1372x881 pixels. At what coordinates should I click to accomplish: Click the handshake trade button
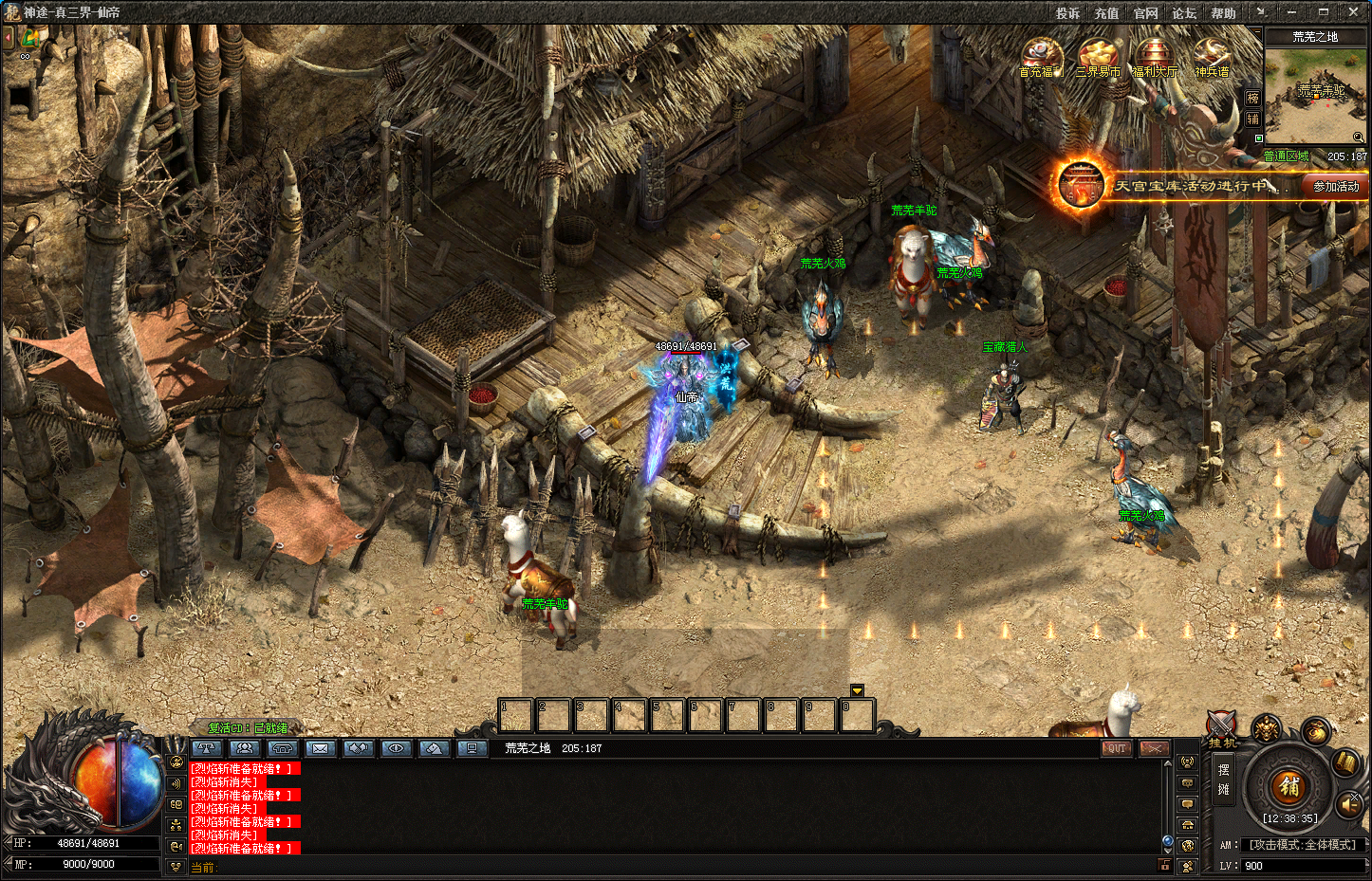point(358,748)
